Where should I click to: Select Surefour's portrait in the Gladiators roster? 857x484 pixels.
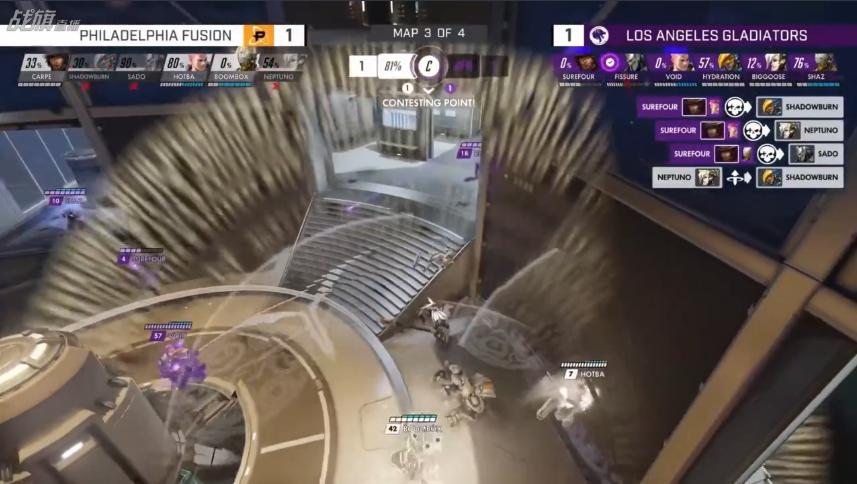587,63
